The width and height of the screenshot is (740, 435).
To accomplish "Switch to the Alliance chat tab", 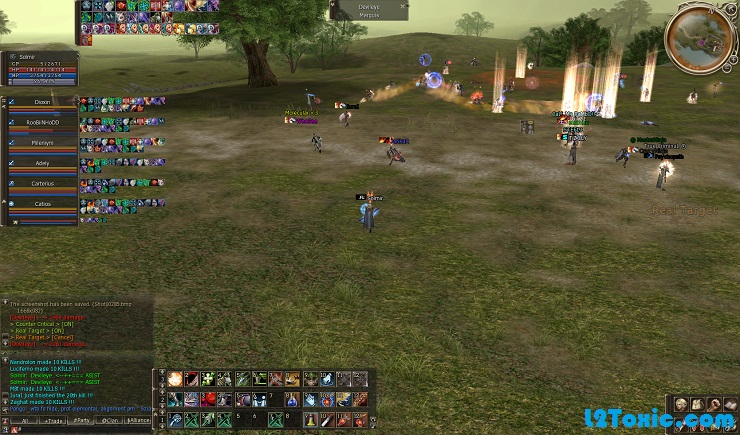I will (x=139, y=421).
